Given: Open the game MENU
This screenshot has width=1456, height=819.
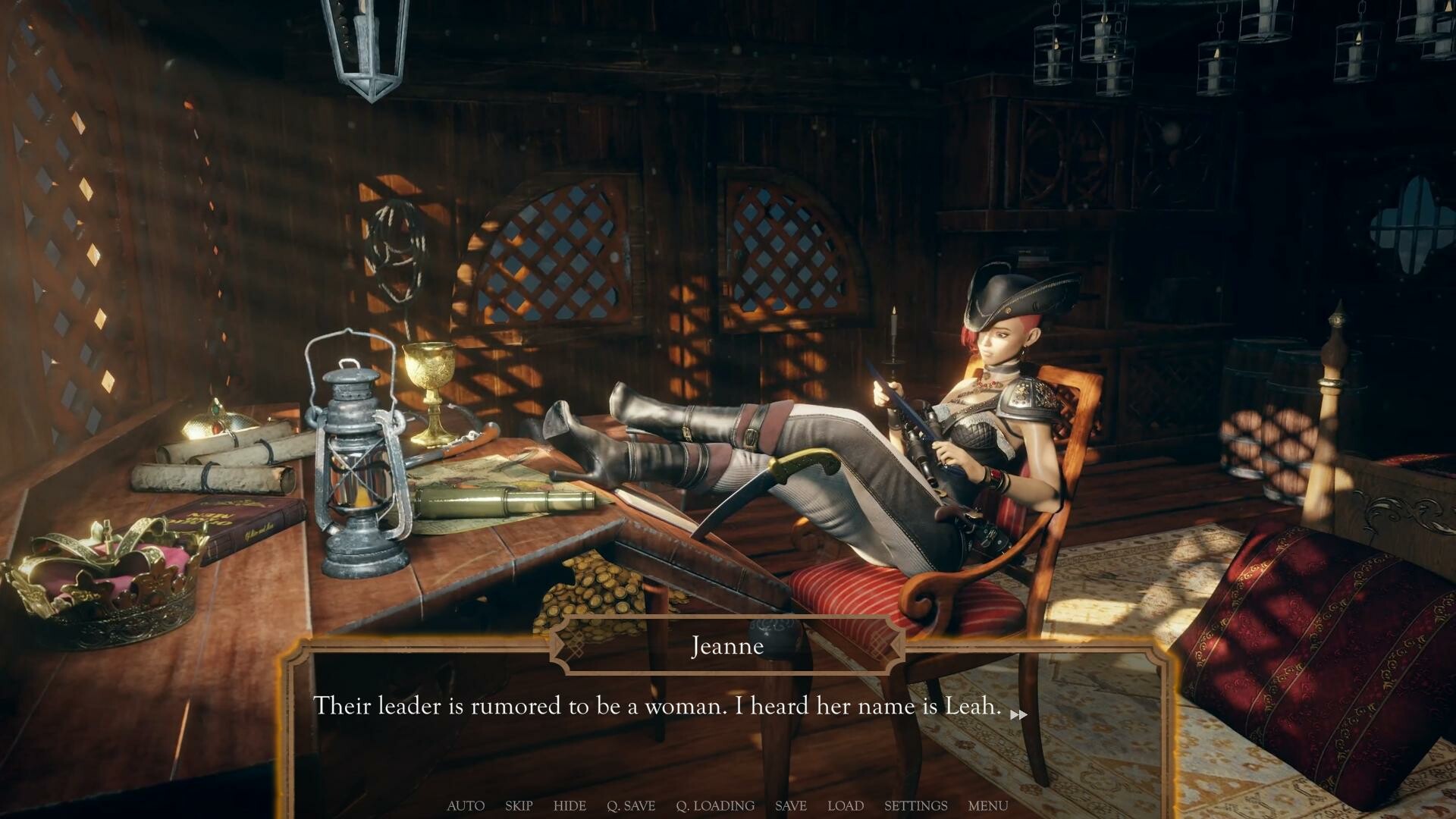Looking at the screenshot, I should (987, 805).
